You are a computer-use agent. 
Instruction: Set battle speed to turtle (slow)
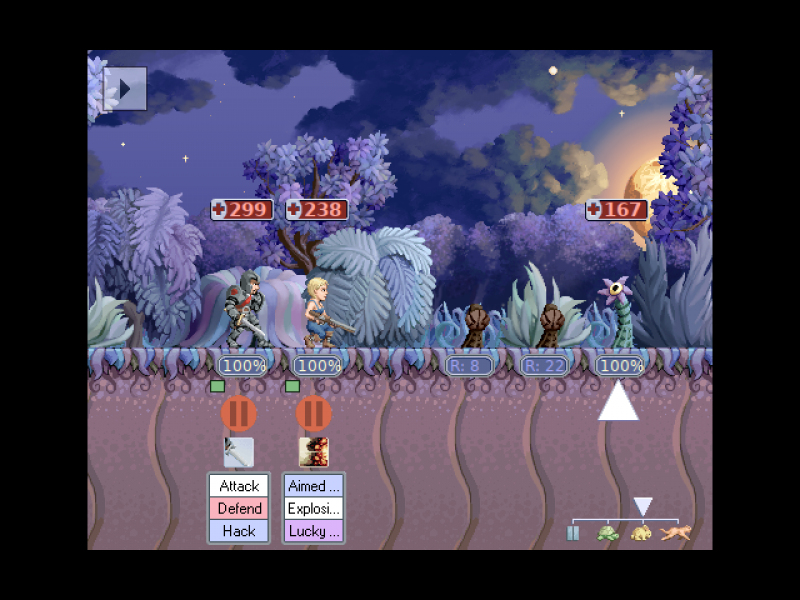[607, 533]
